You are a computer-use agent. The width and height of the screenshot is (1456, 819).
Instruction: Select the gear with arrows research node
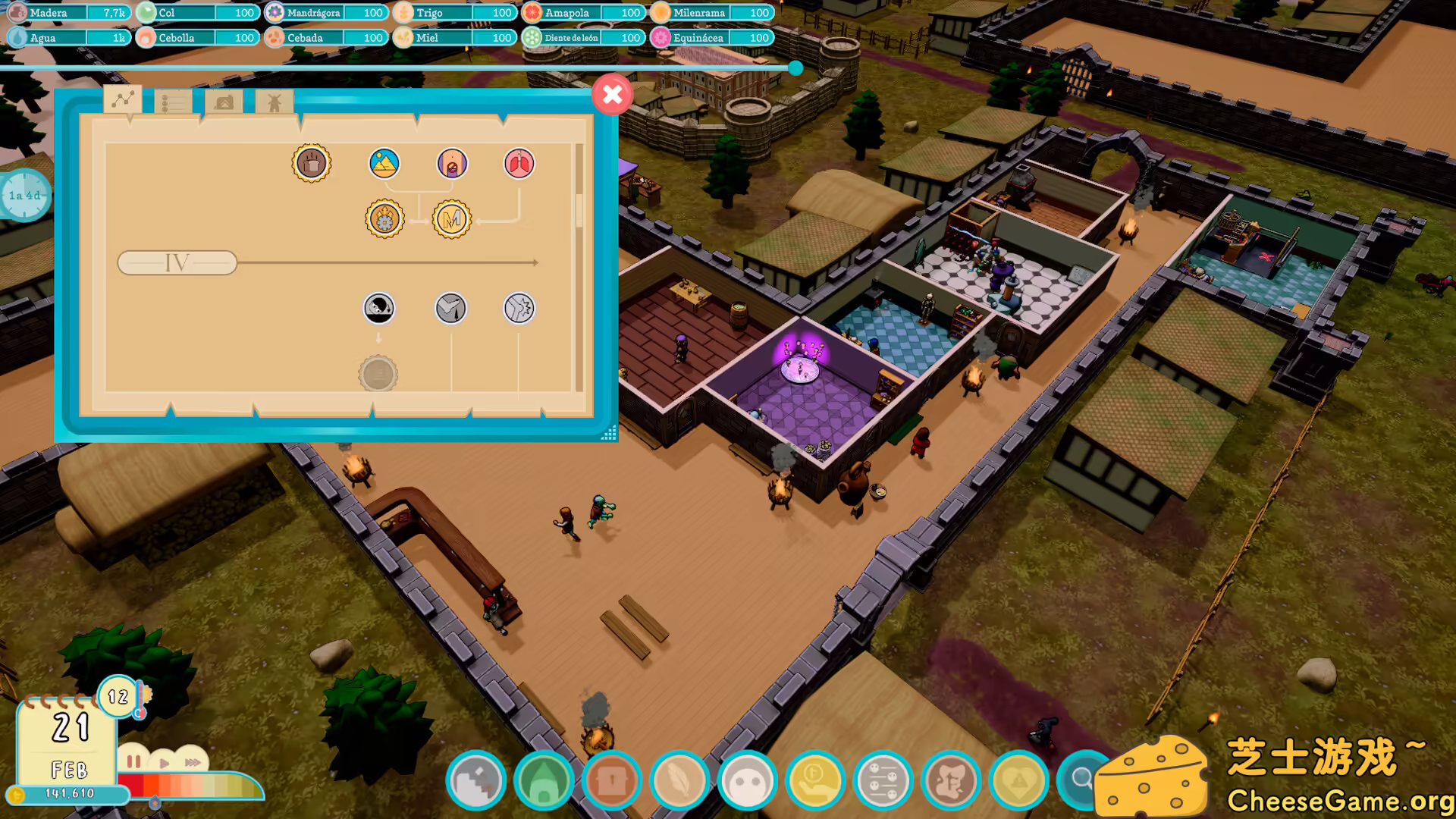pyautogui.click(x=384, y=220)
